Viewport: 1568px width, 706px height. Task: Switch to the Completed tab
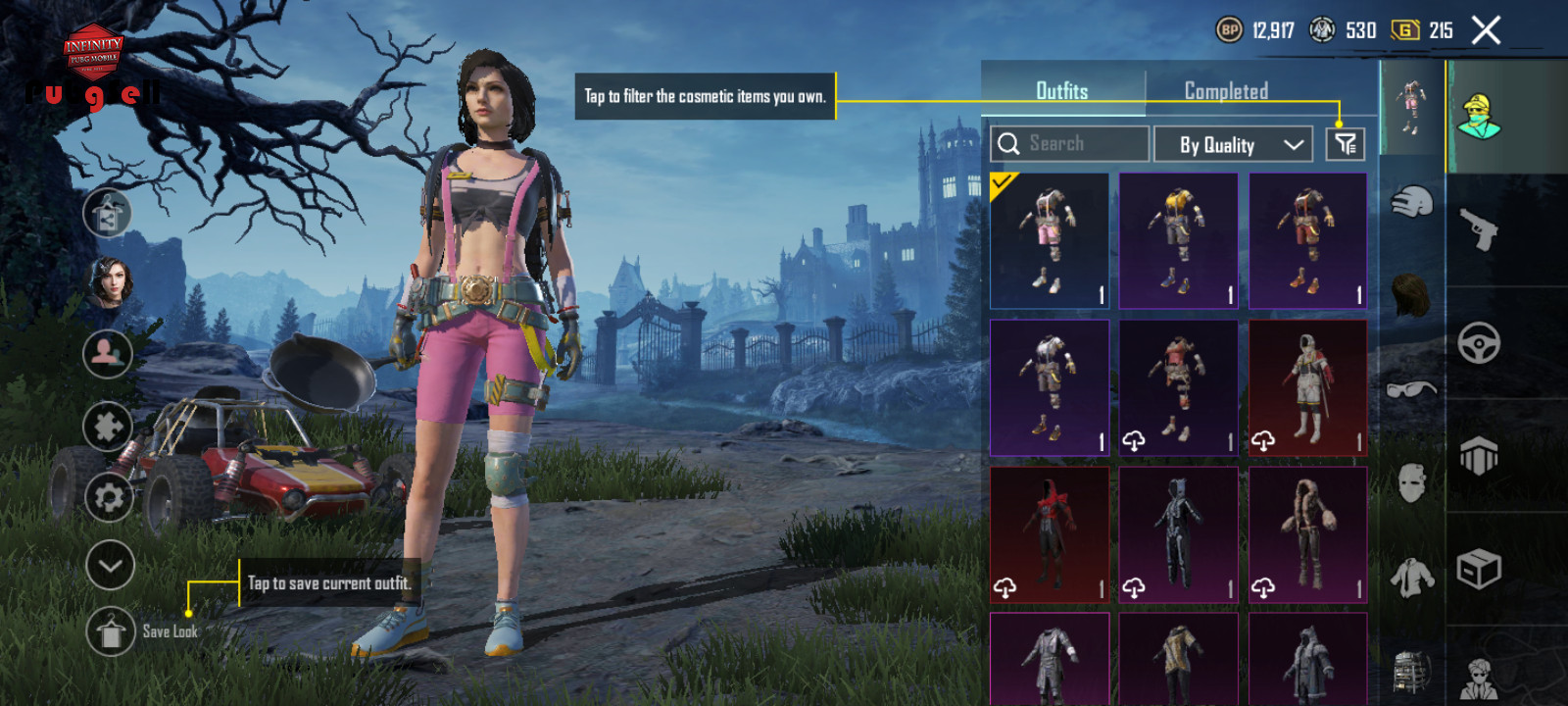[x=1226, y=91]
